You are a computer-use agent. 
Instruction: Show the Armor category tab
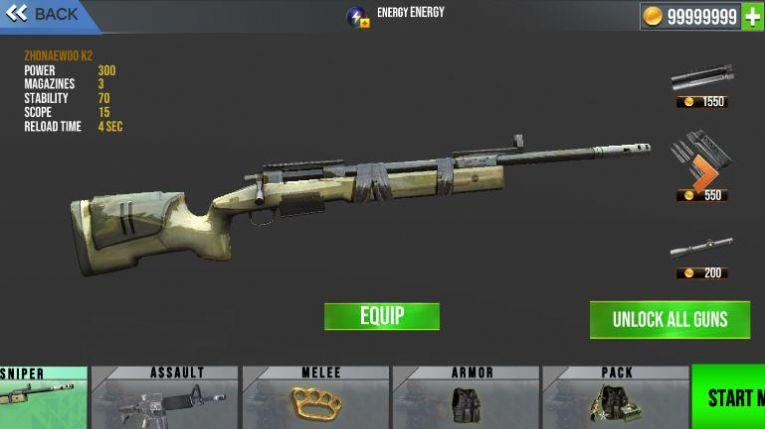(x=466, y=397)
